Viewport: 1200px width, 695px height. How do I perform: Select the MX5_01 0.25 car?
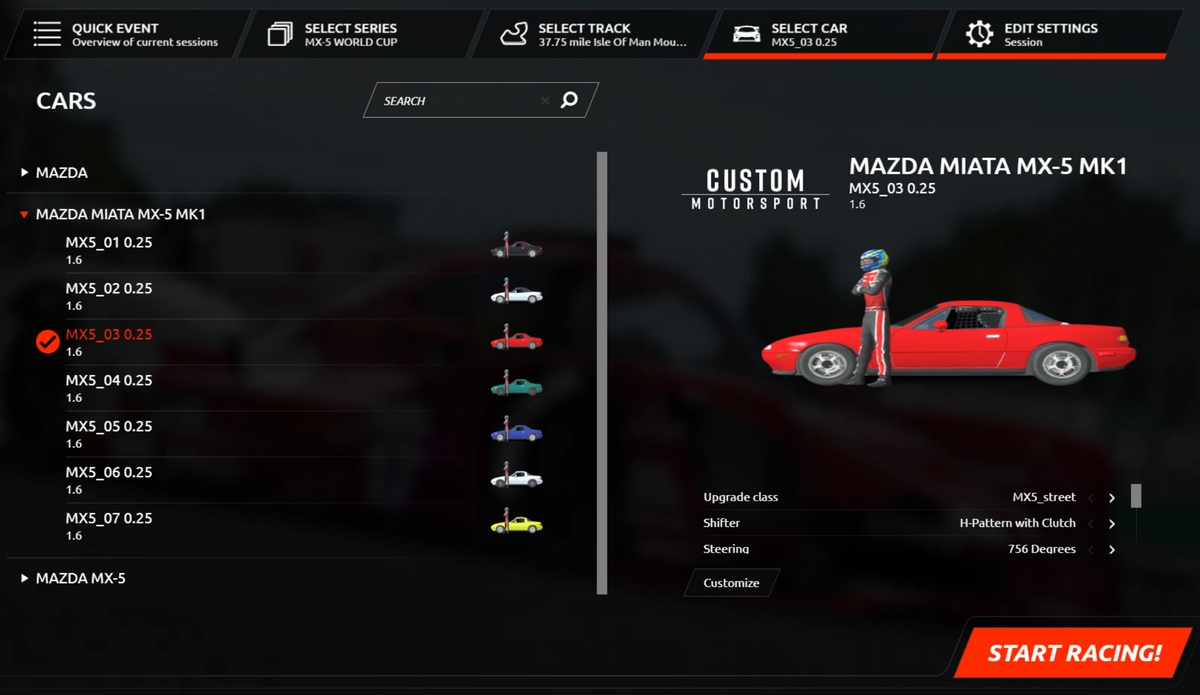pos(109,249)
